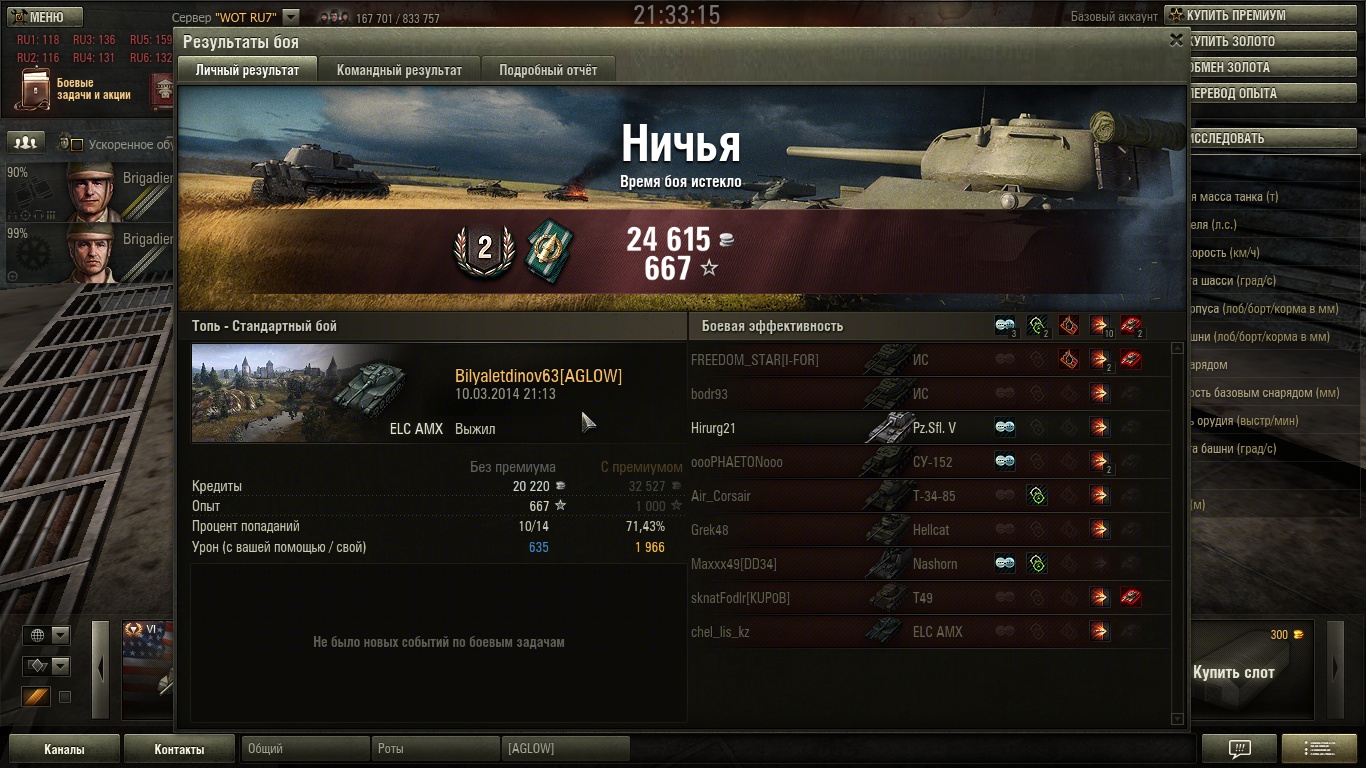1366x768 pixels.
Task: Click the sknatFodlr[KUPOB] T49 row
Action: click(930, 598)
